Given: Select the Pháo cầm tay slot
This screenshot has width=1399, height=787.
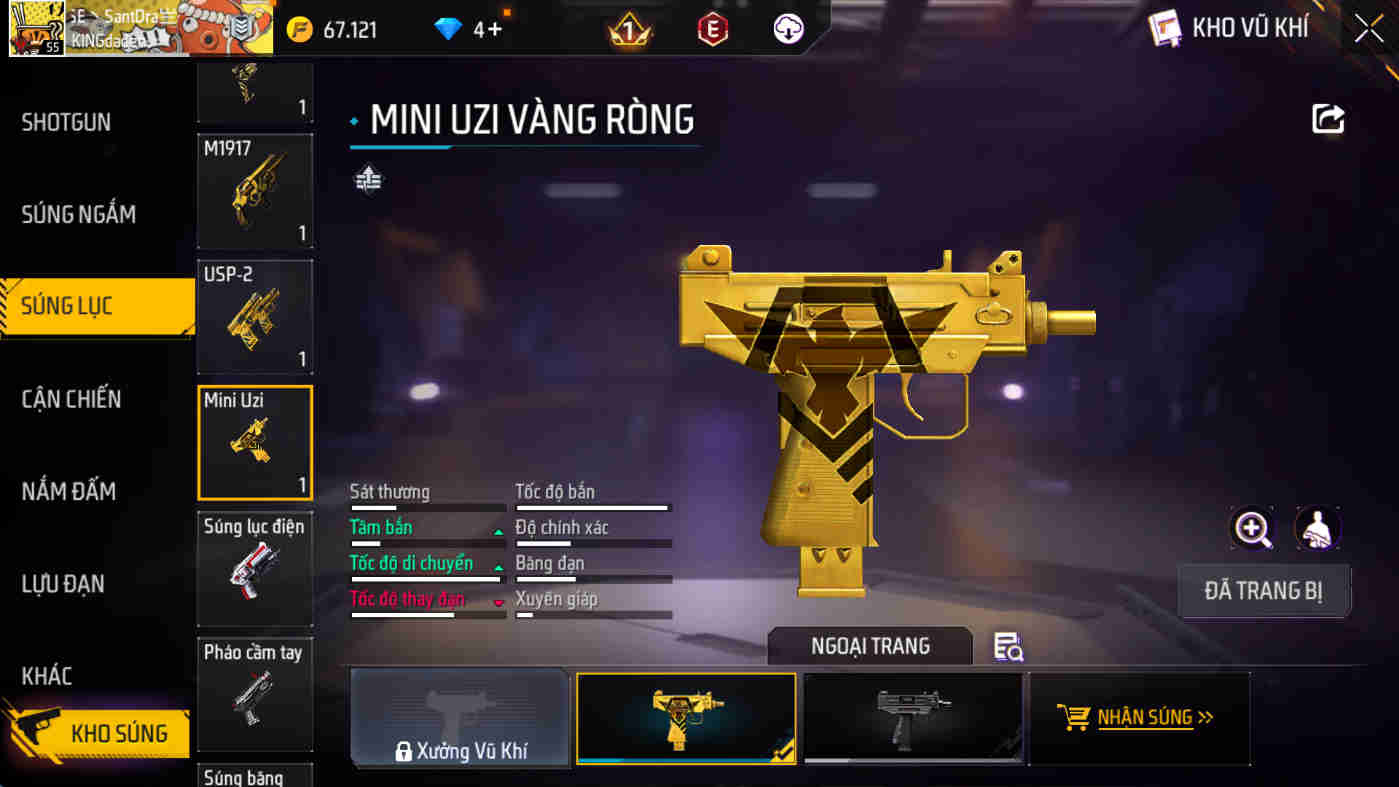Looking at the screenshot, I should pos(255,694).
